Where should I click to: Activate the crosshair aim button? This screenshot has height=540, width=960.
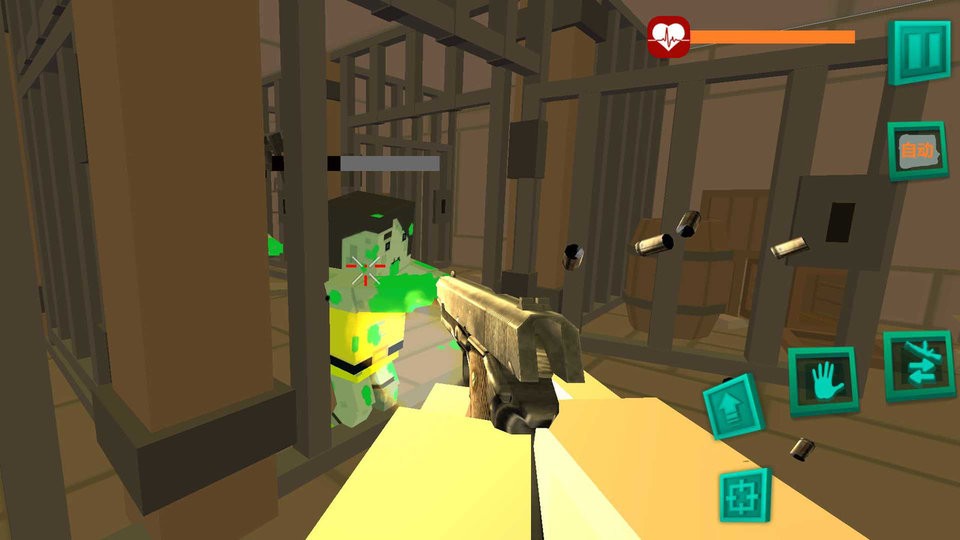745,495
